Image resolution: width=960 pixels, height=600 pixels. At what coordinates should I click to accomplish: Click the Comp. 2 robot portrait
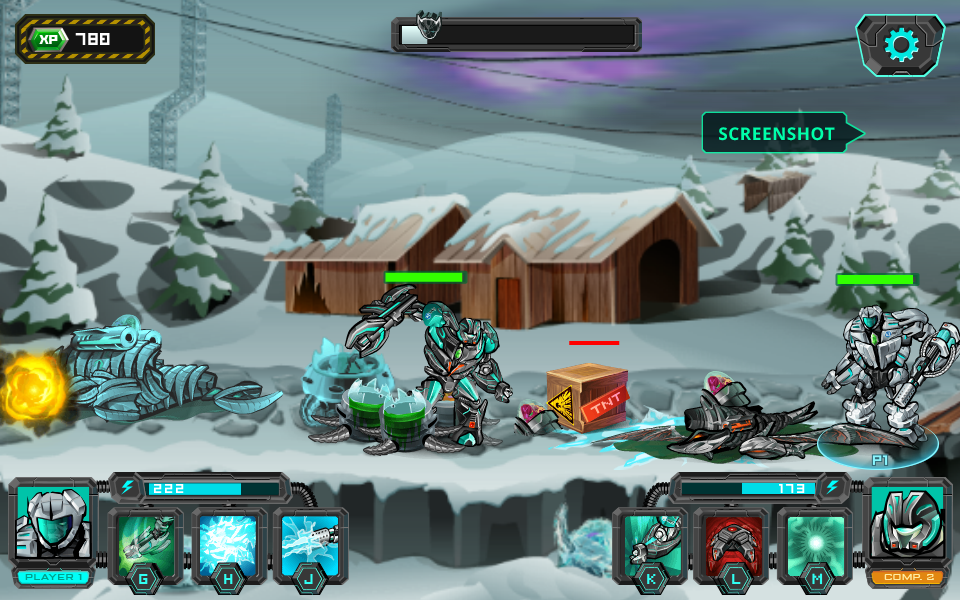(906, 524)
